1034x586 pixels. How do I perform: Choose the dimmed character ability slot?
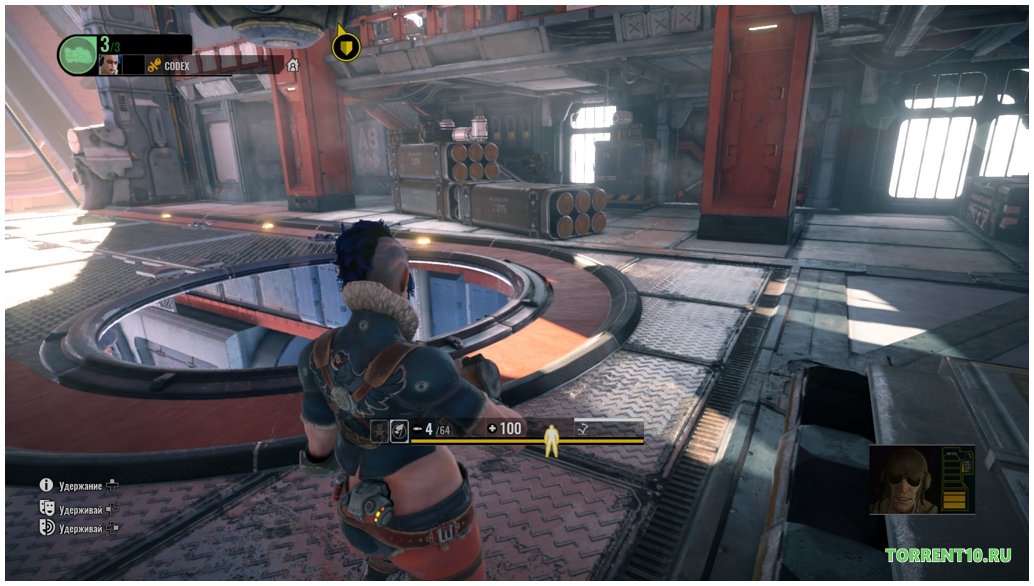click(x=378, y=430)
